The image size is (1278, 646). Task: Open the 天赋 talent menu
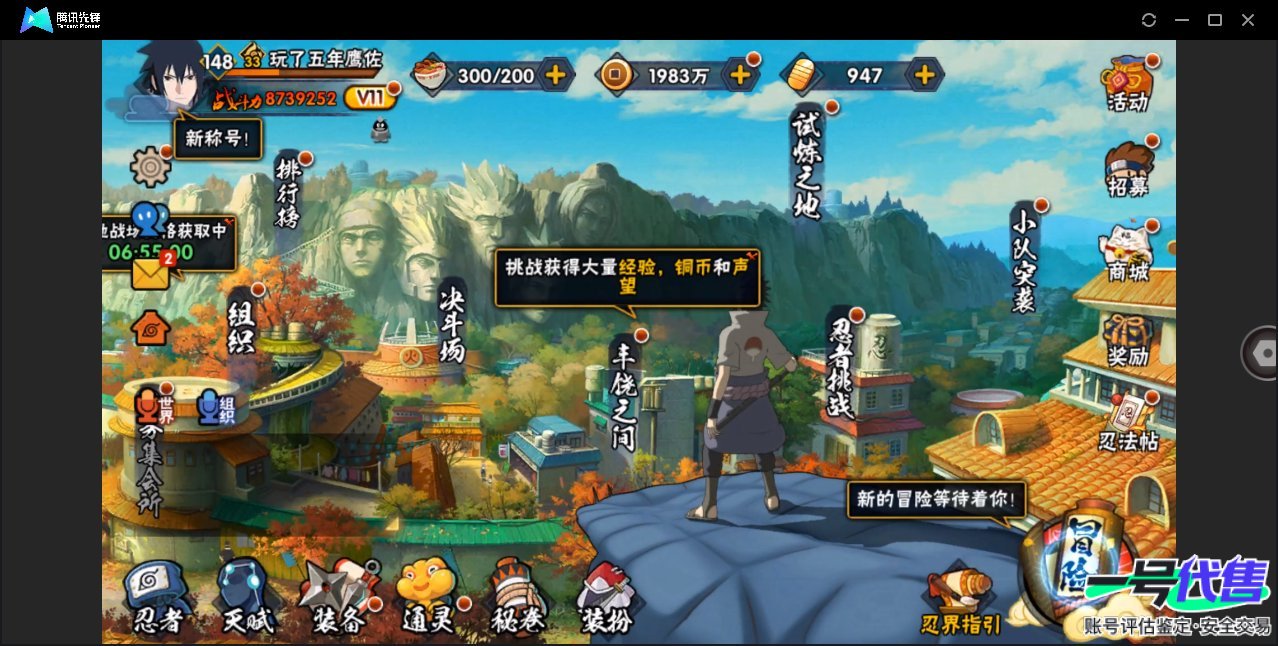coord(246,596)
